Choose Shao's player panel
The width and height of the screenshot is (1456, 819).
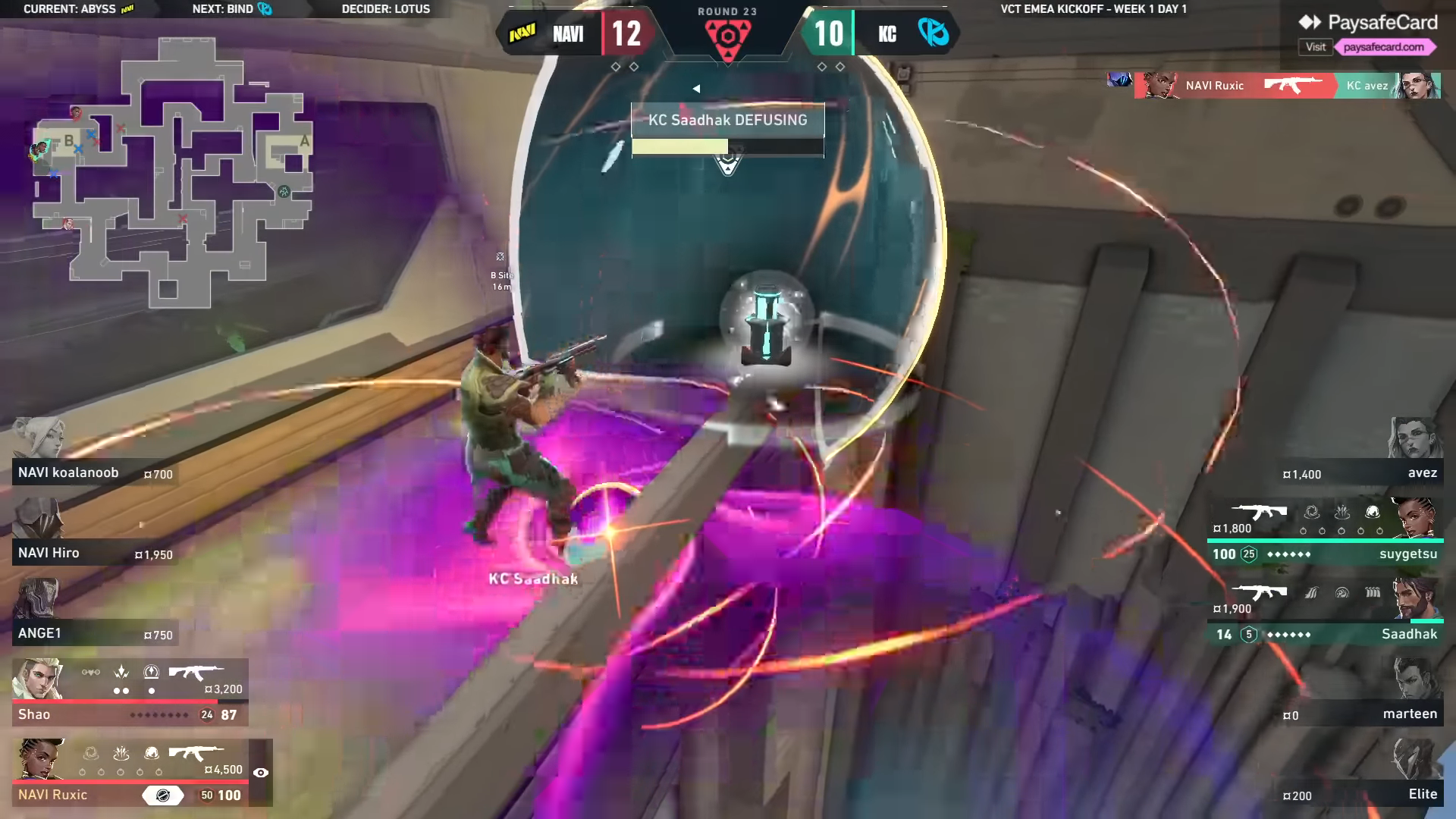(x=130, y=692)
